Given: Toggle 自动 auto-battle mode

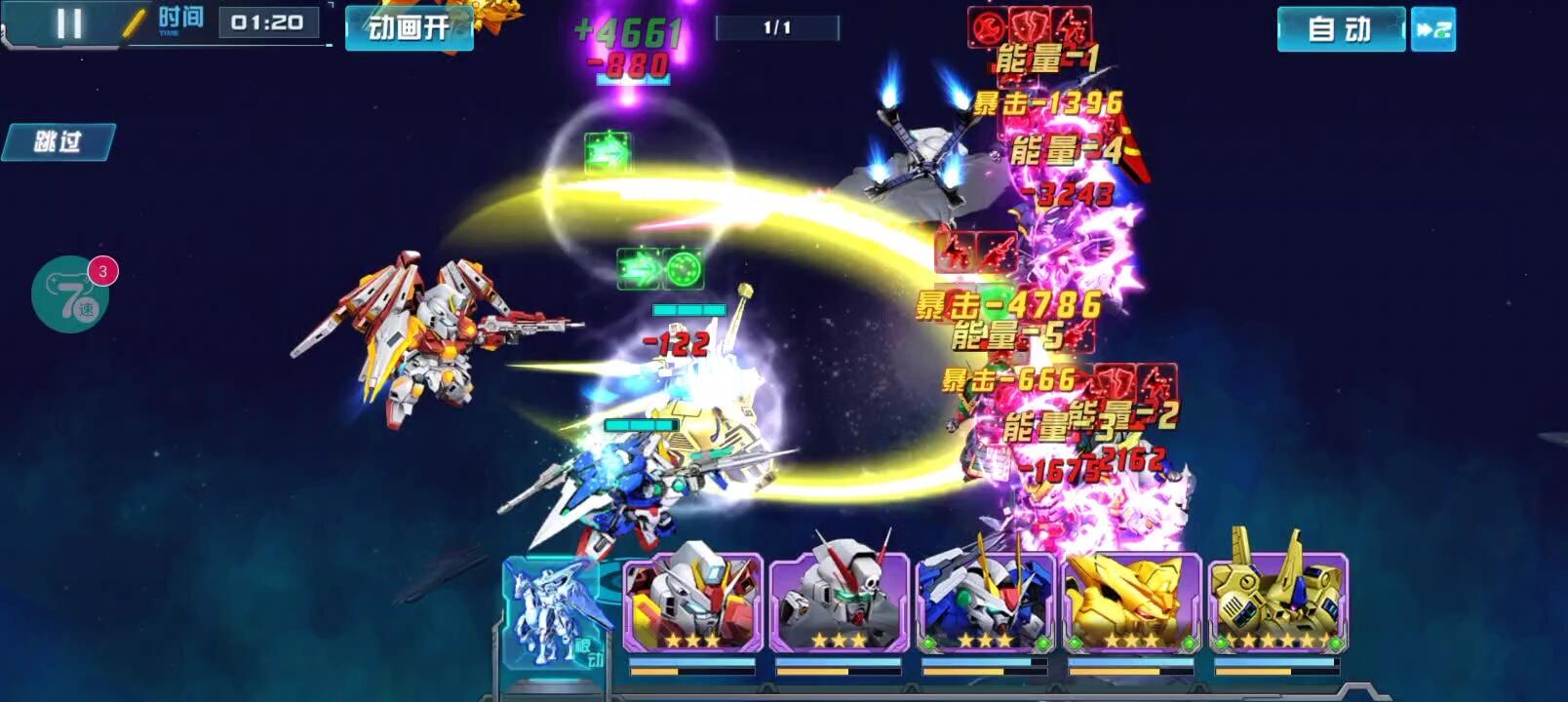Looking at the screenshot, I should (x=1340, y=29).
